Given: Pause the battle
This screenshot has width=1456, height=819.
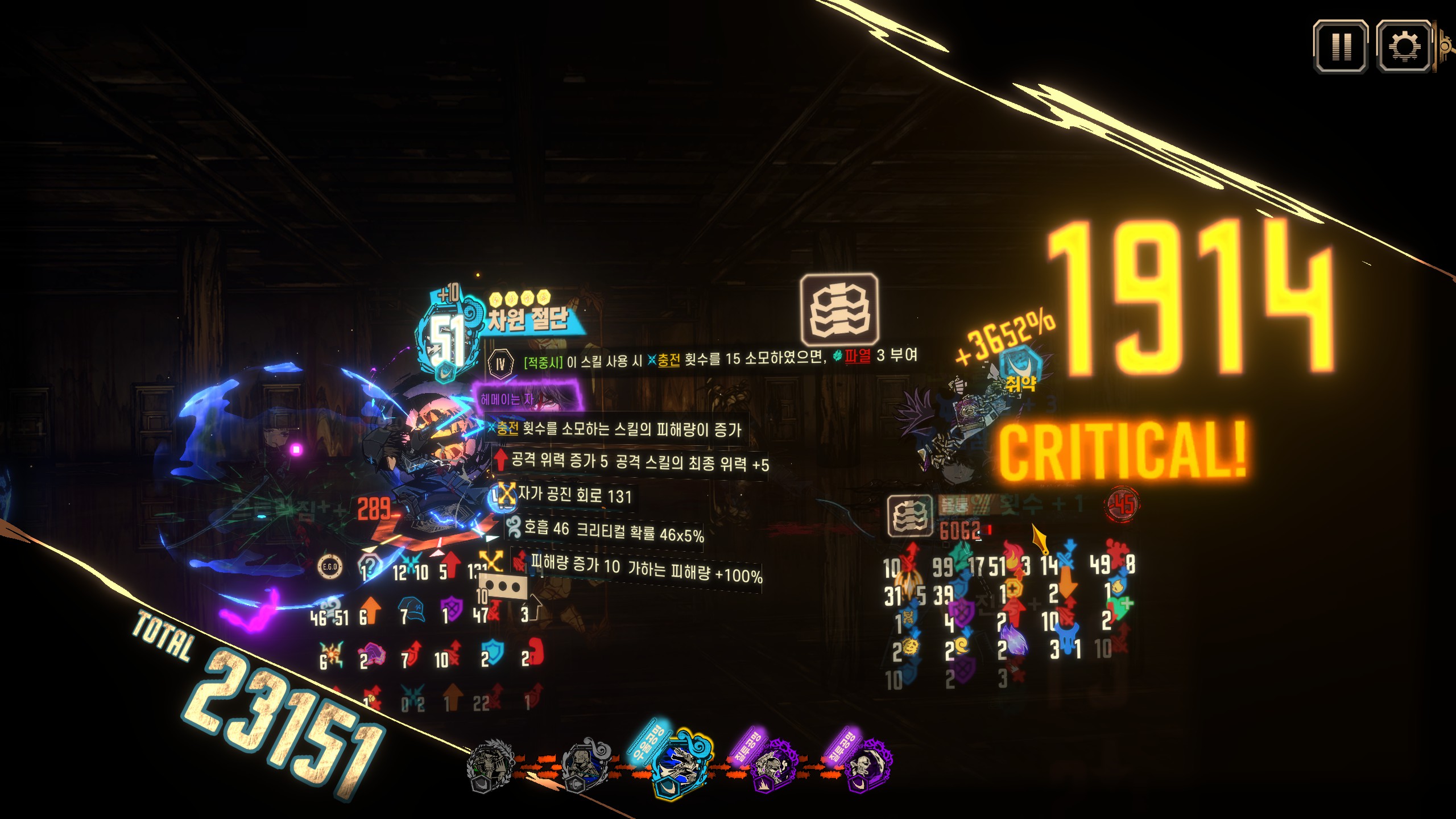Looking at the screenshot, I should pos(1340,47).
